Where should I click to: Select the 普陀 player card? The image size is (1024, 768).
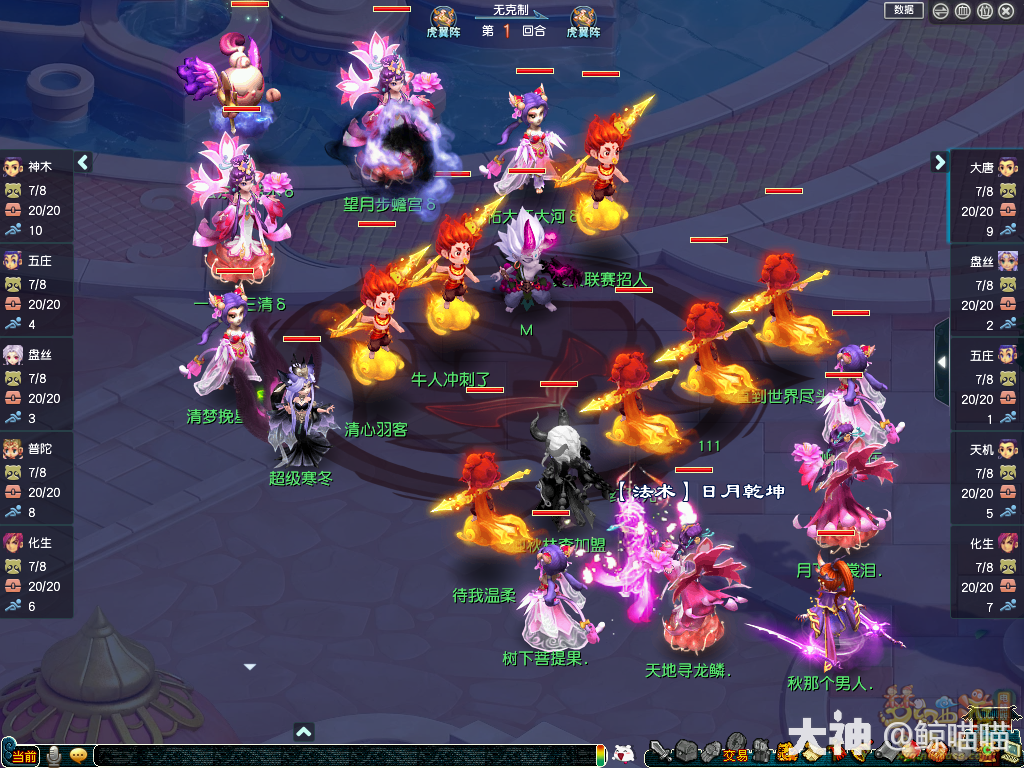(37, 480)
